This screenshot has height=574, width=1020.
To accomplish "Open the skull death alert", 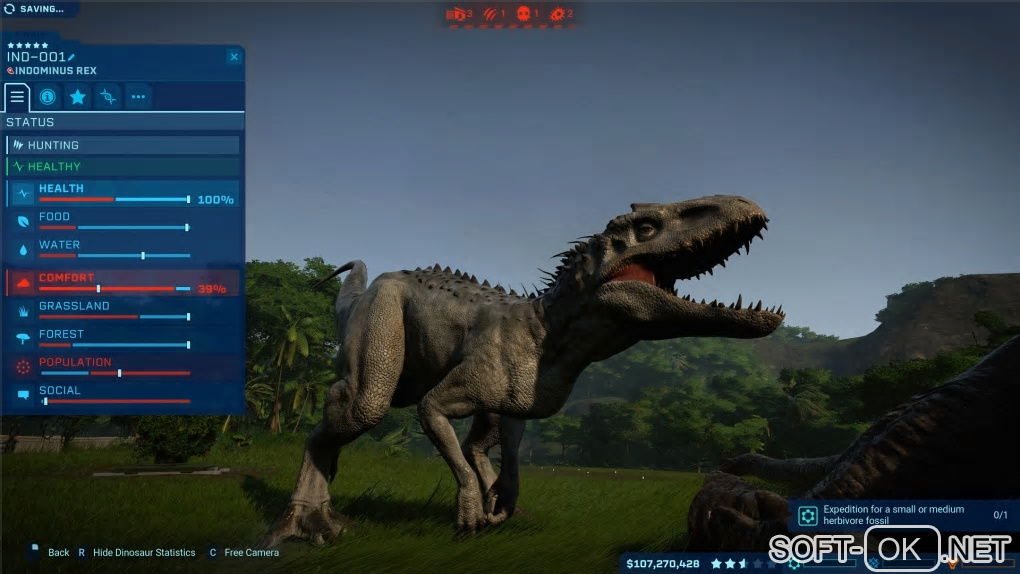I will [524, 14].
